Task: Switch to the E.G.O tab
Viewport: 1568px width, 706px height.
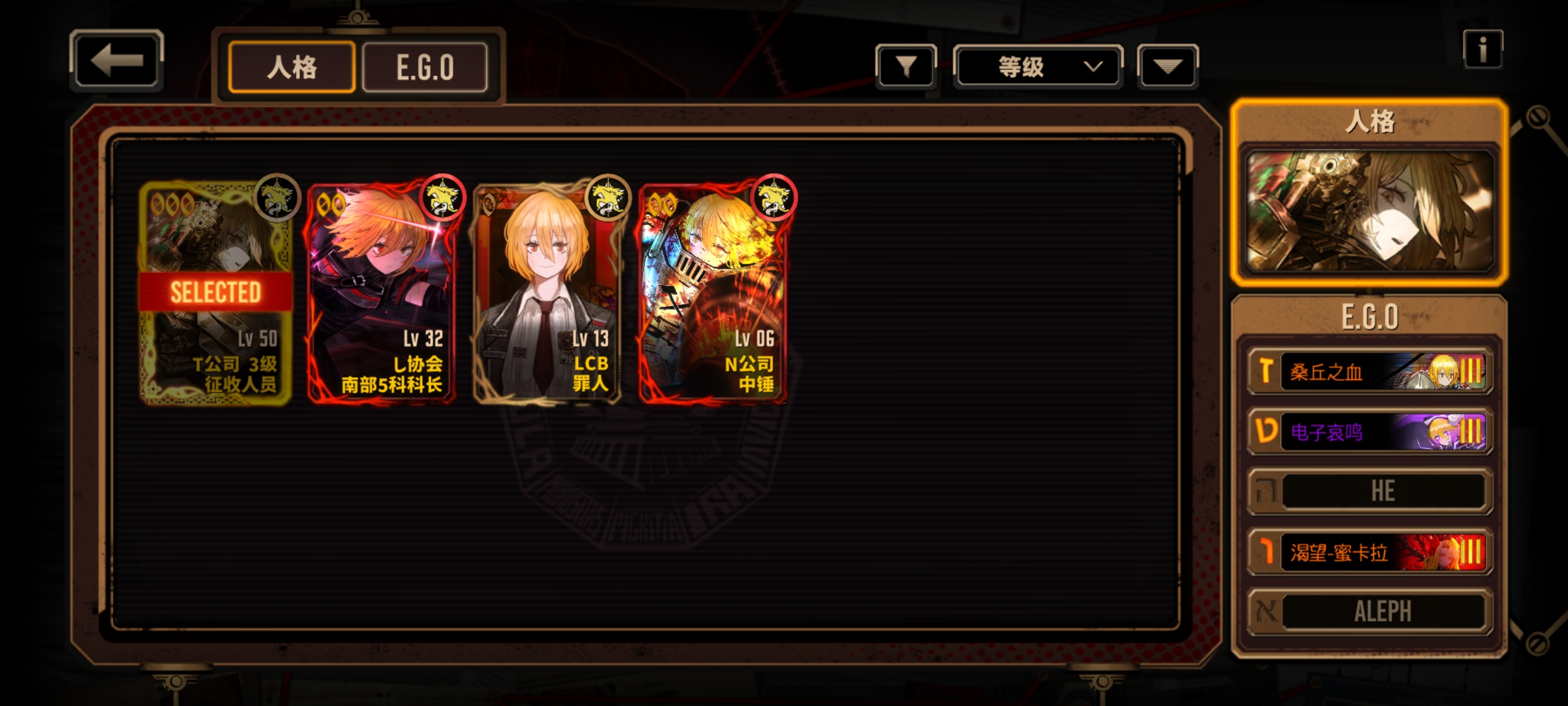Action: (425, 67)
